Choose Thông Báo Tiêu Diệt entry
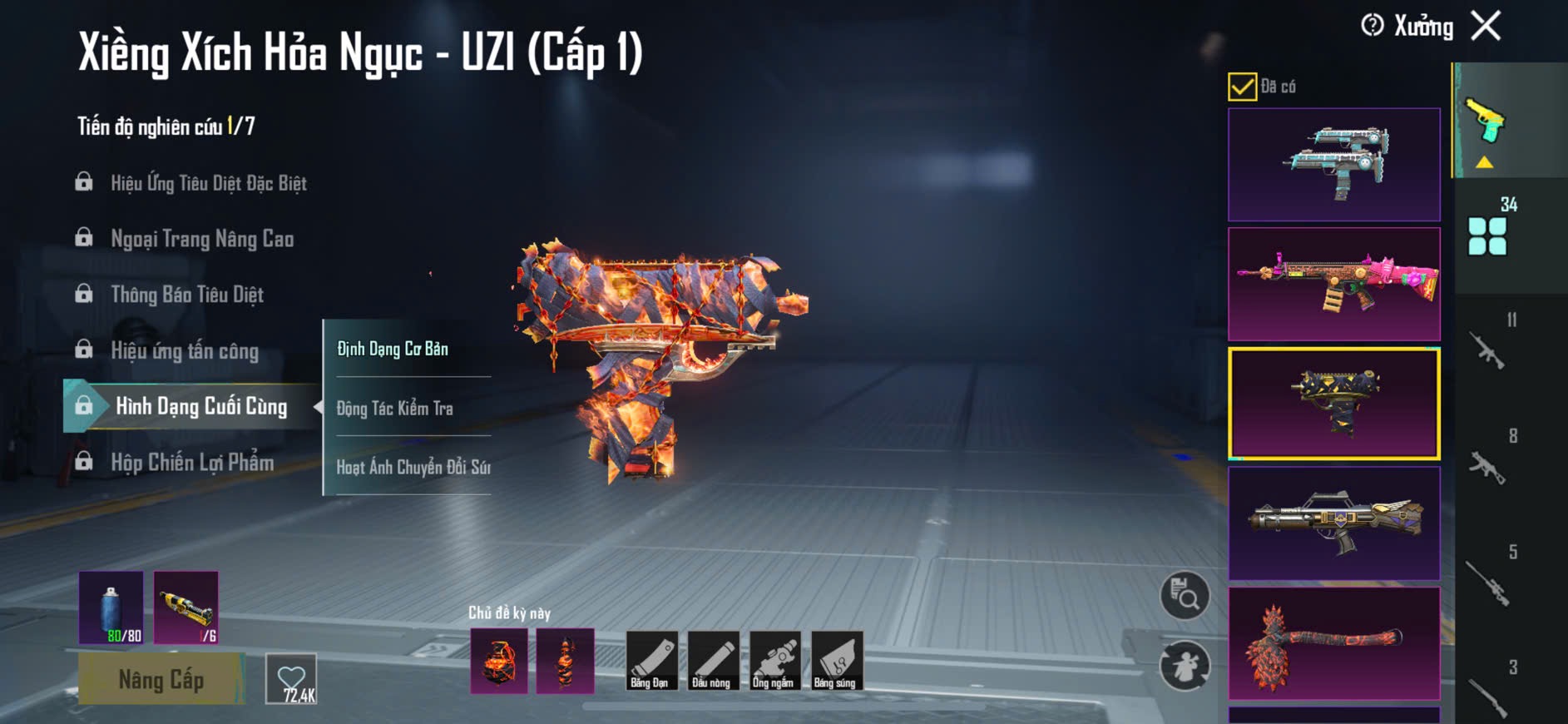 [187, 295]
